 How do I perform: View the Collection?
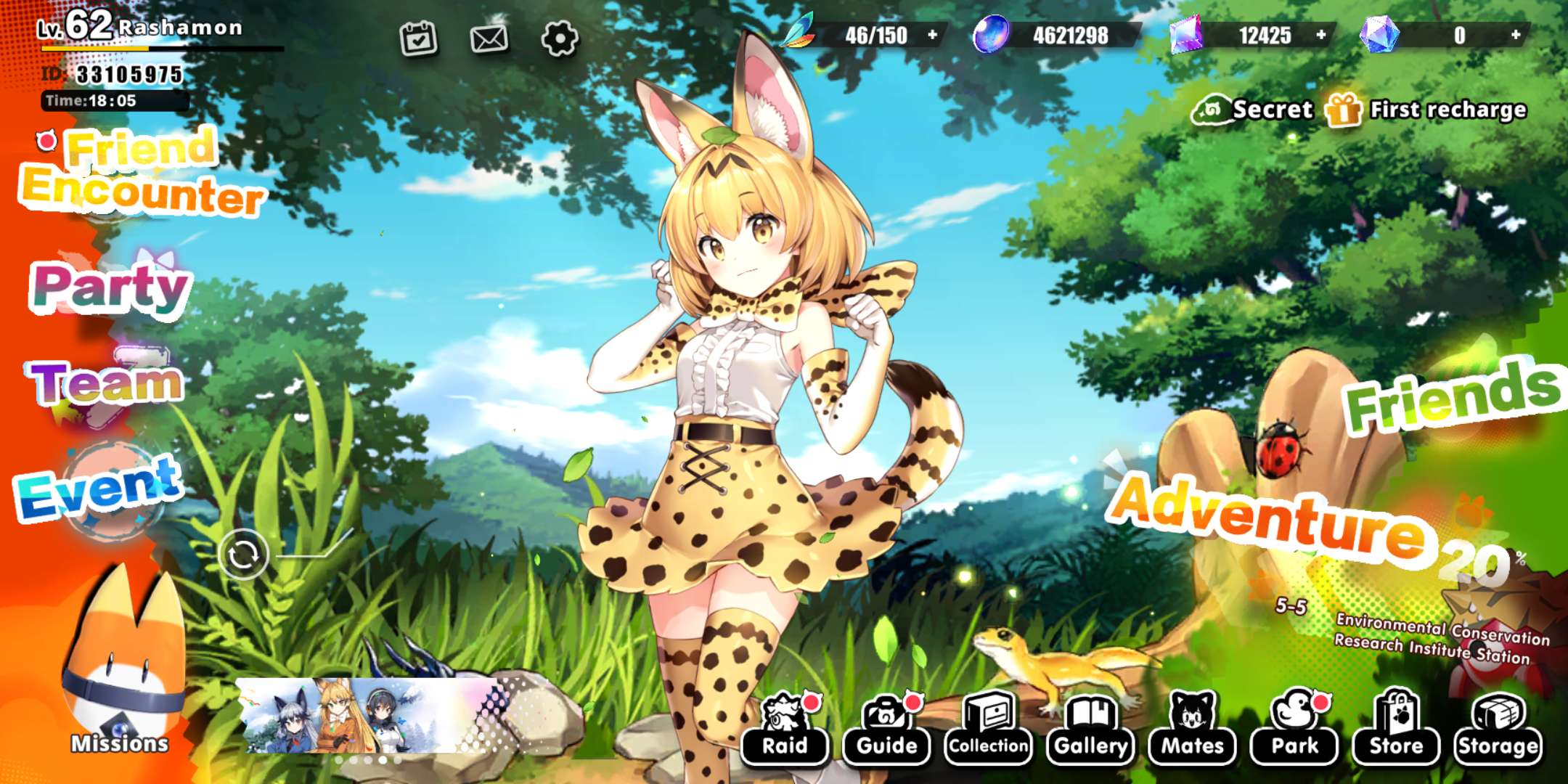[x=988, y=728]
